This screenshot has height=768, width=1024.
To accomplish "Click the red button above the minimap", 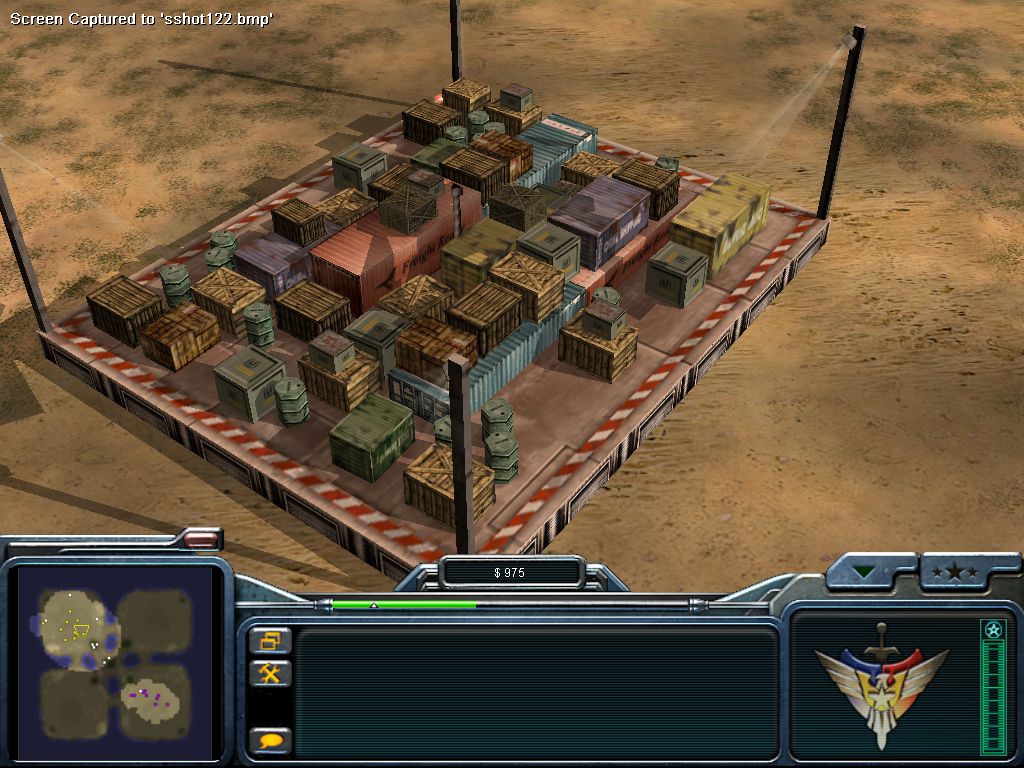I will tap(200, 539).
